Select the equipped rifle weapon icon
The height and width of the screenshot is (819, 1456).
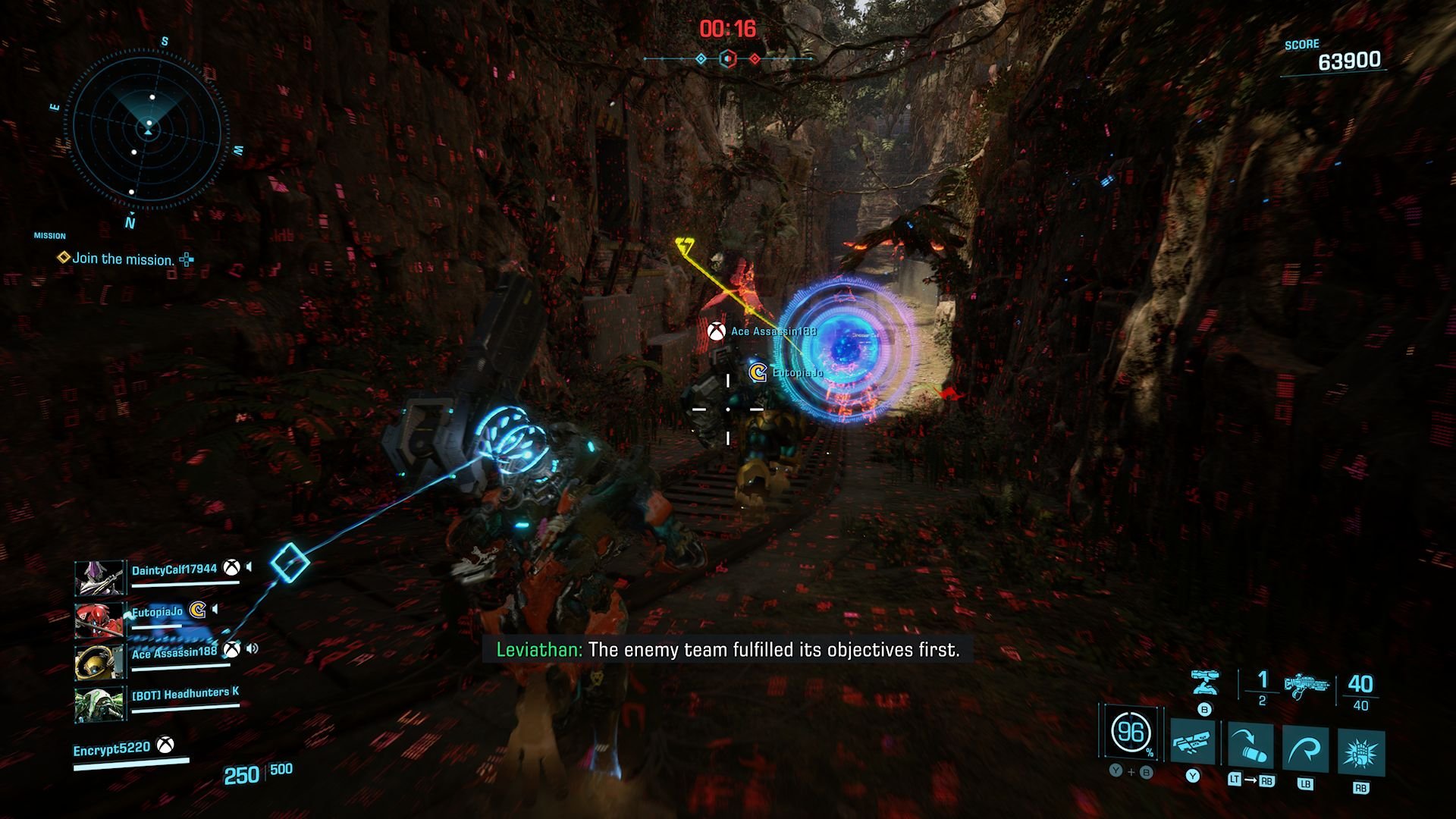pos(1307,686)
